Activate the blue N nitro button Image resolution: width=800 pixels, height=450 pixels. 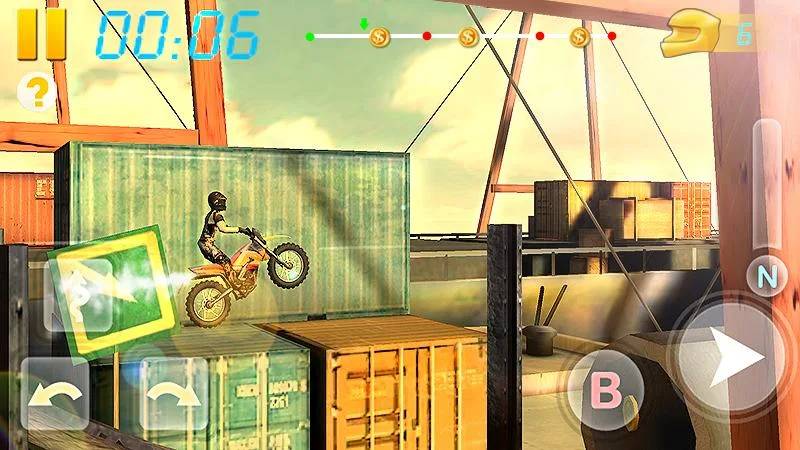[x=765, y=275]
